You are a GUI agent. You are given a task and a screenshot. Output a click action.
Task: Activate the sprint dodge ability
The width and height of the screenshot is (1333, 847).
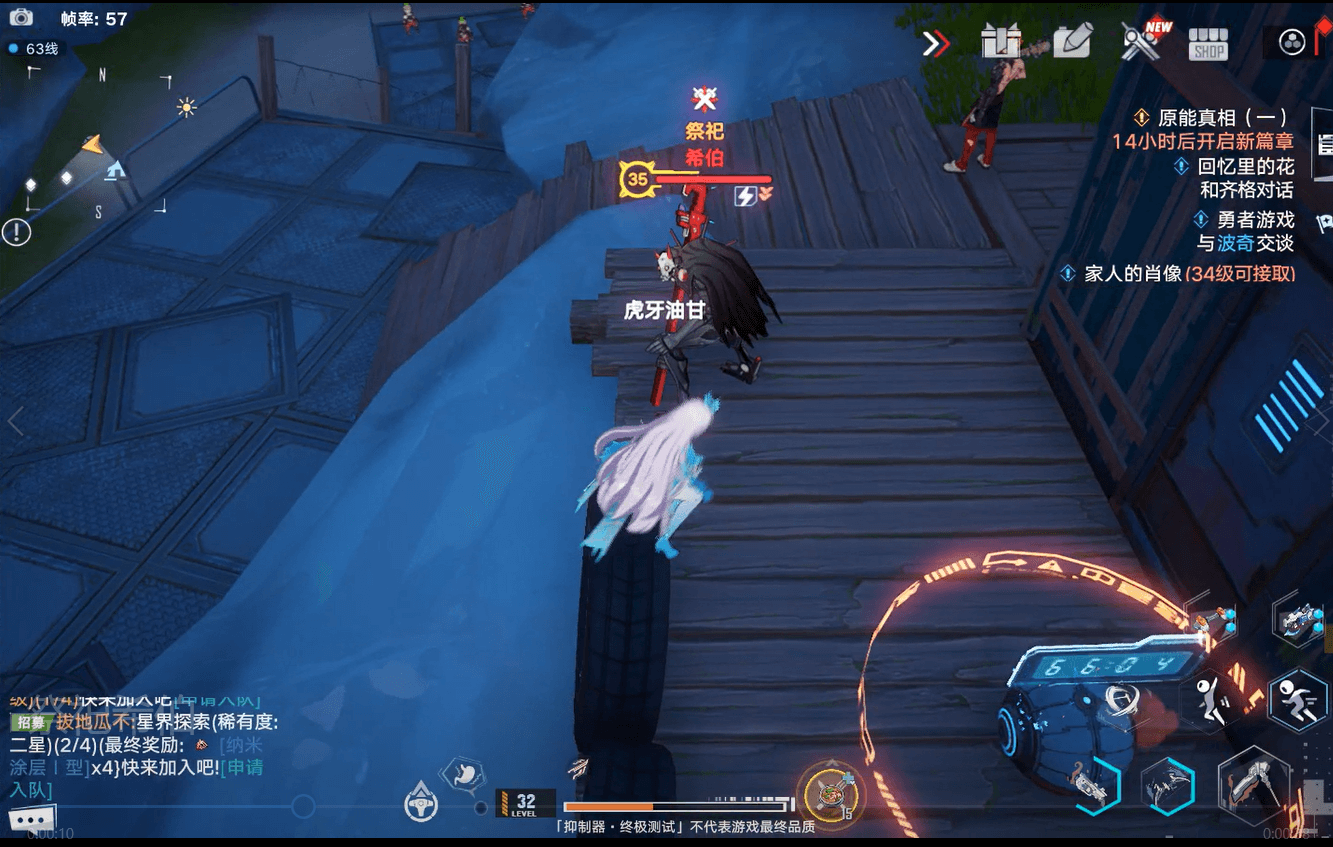point(1296,699)
